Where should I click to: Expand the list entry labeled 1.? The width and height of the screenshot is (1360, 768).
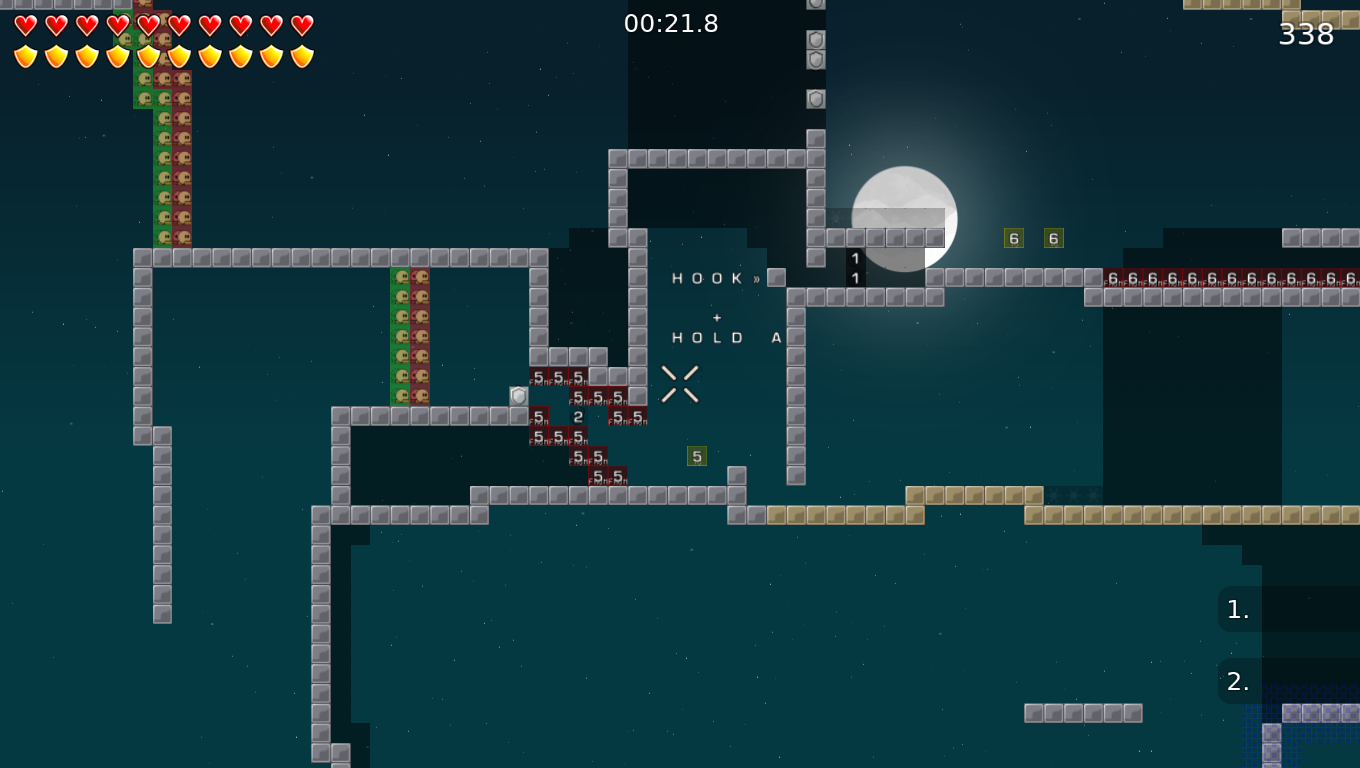coord(1237,608)
